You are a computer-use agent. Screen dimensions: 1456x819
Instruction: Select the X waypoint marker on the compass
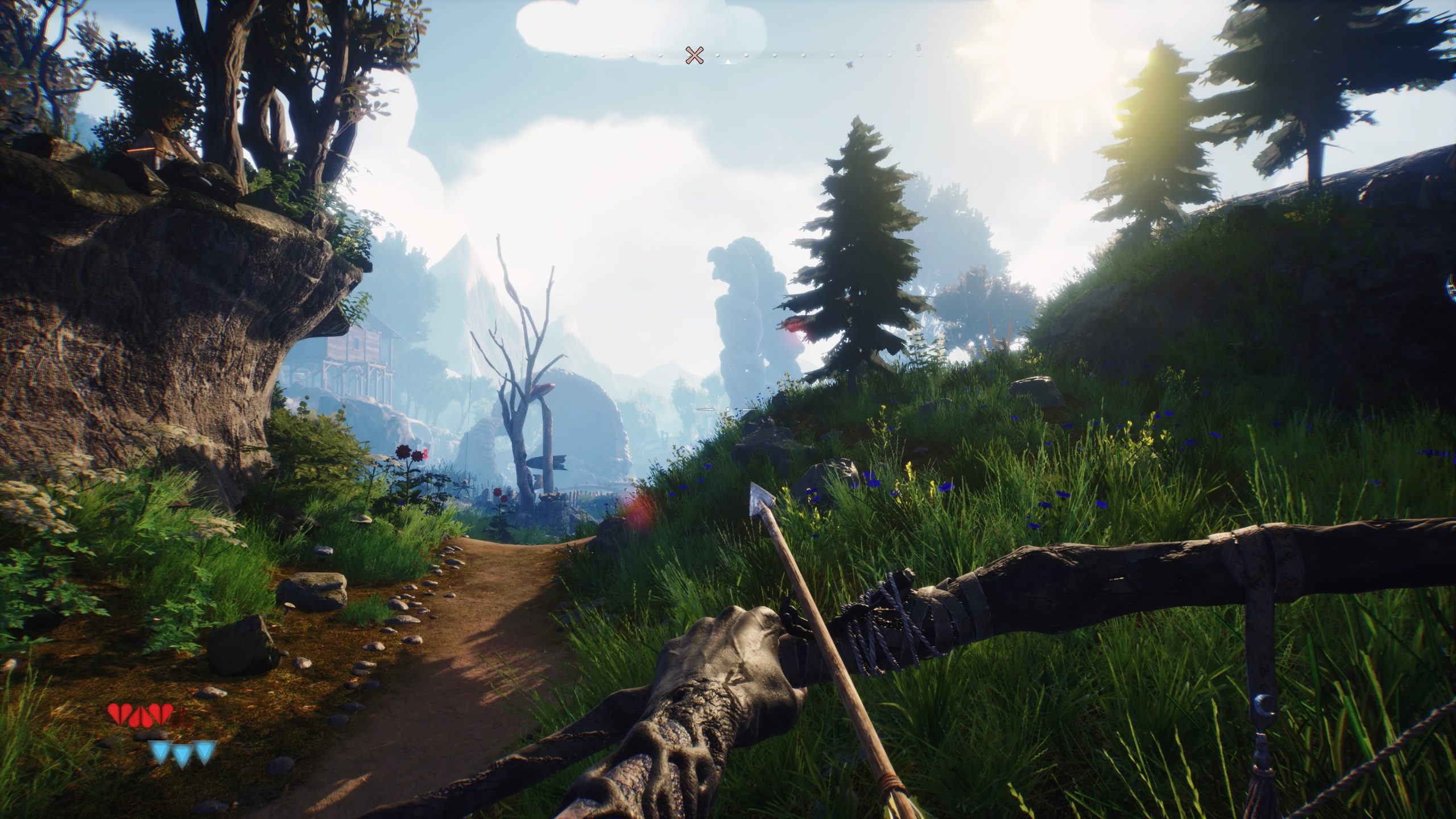coord(694,55)
